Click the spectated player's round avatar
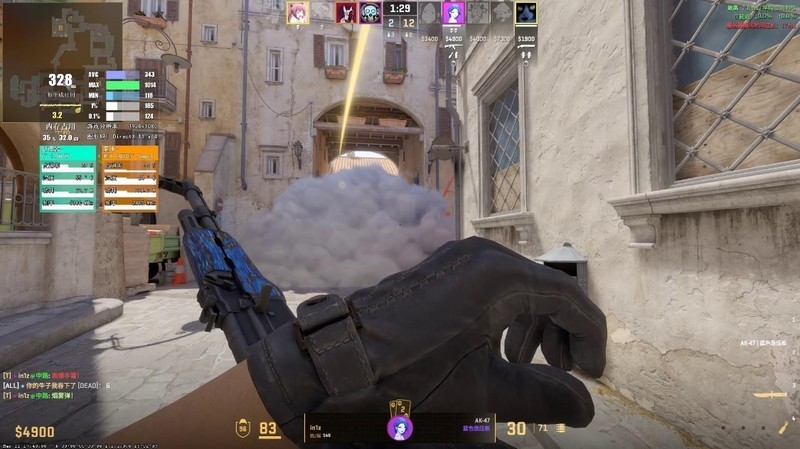 point(400,428)
